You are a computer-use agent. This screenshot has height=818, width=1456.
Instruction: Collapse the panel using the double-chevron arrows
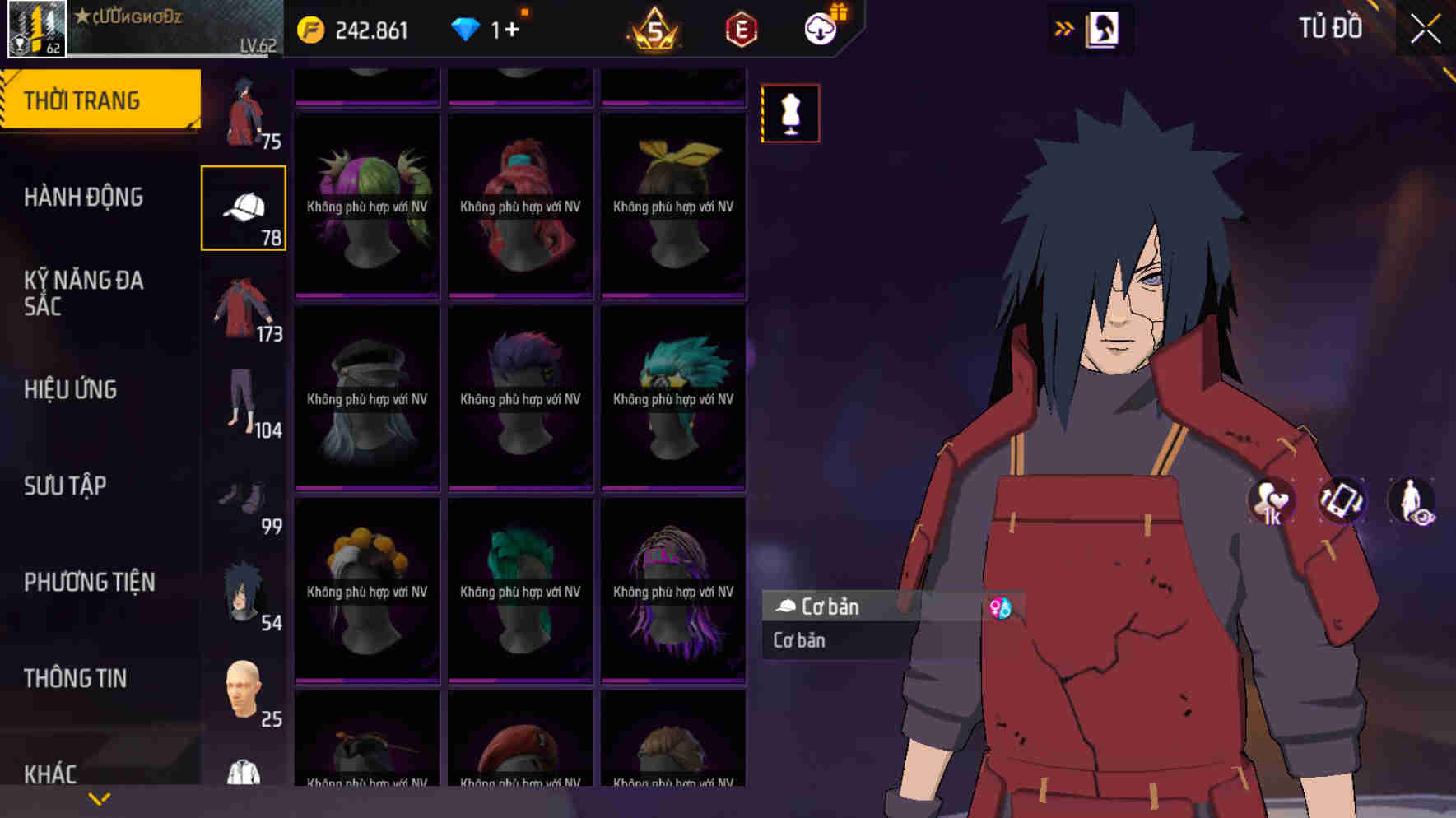pyautogui.click(x=1064, y=27)
